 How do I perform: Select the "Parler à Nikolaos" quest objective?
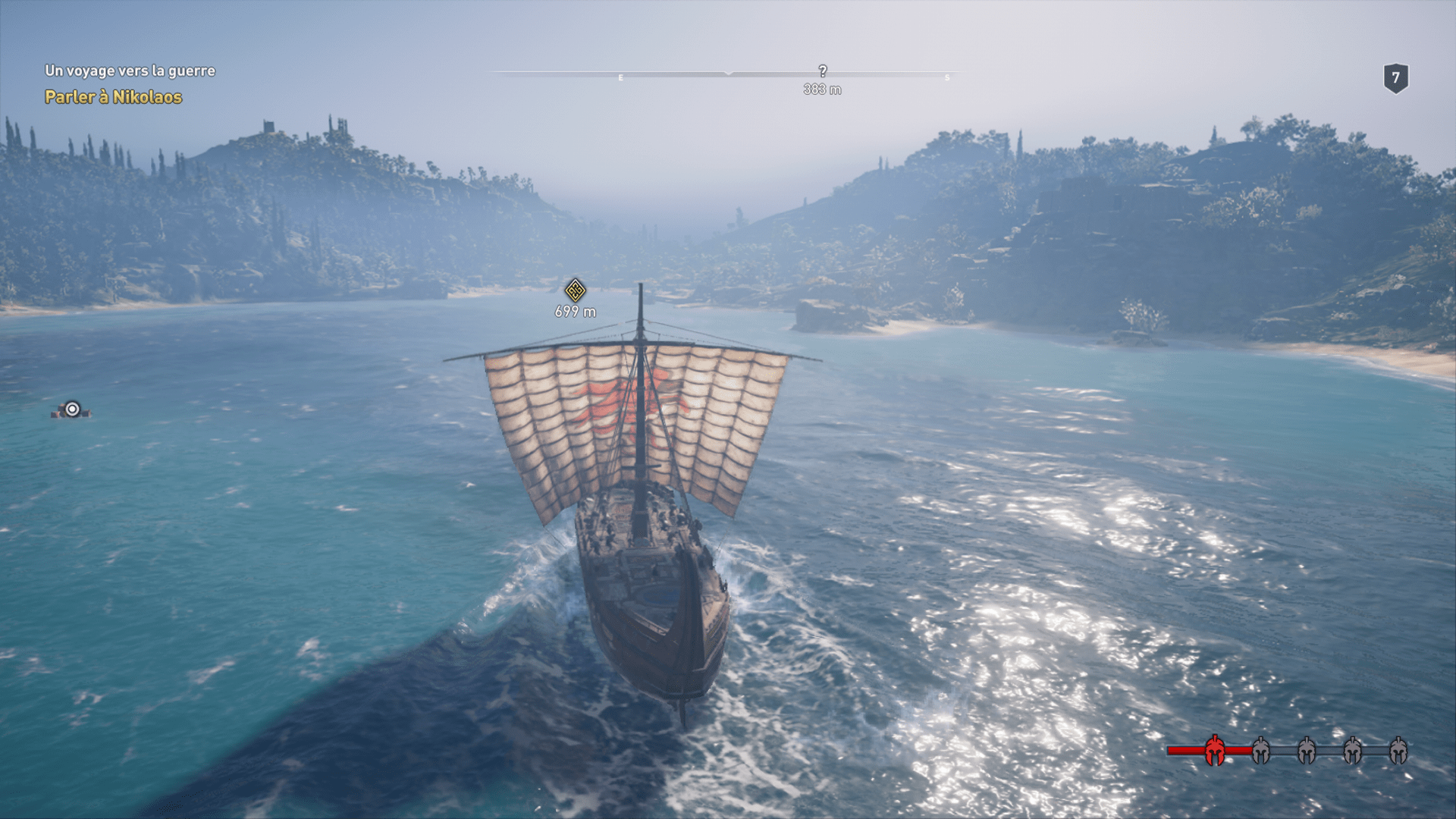(x=113, y=97)
